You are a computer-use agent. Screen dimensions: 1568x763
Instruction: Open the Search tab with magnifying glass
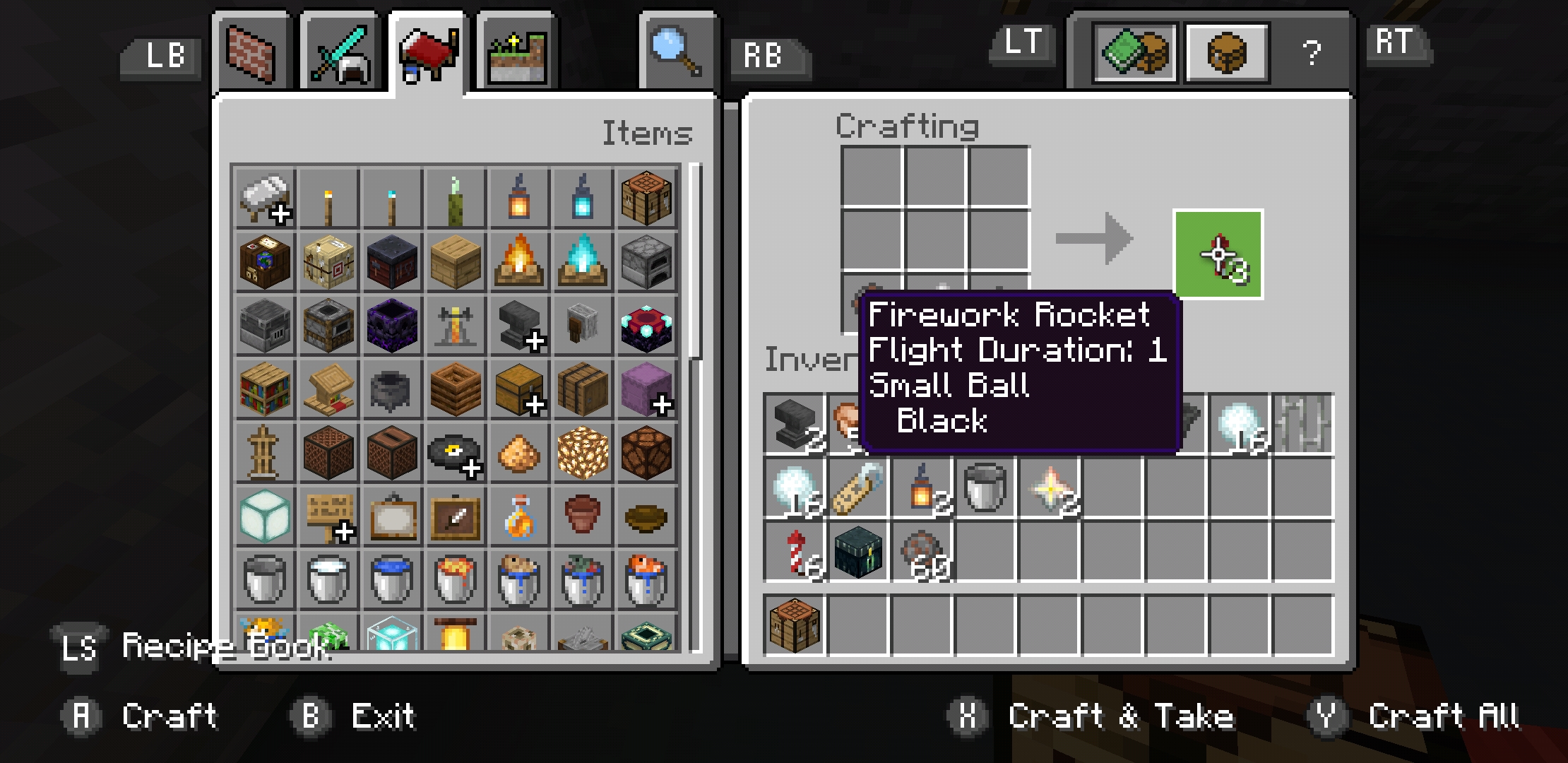coord(677,54)
